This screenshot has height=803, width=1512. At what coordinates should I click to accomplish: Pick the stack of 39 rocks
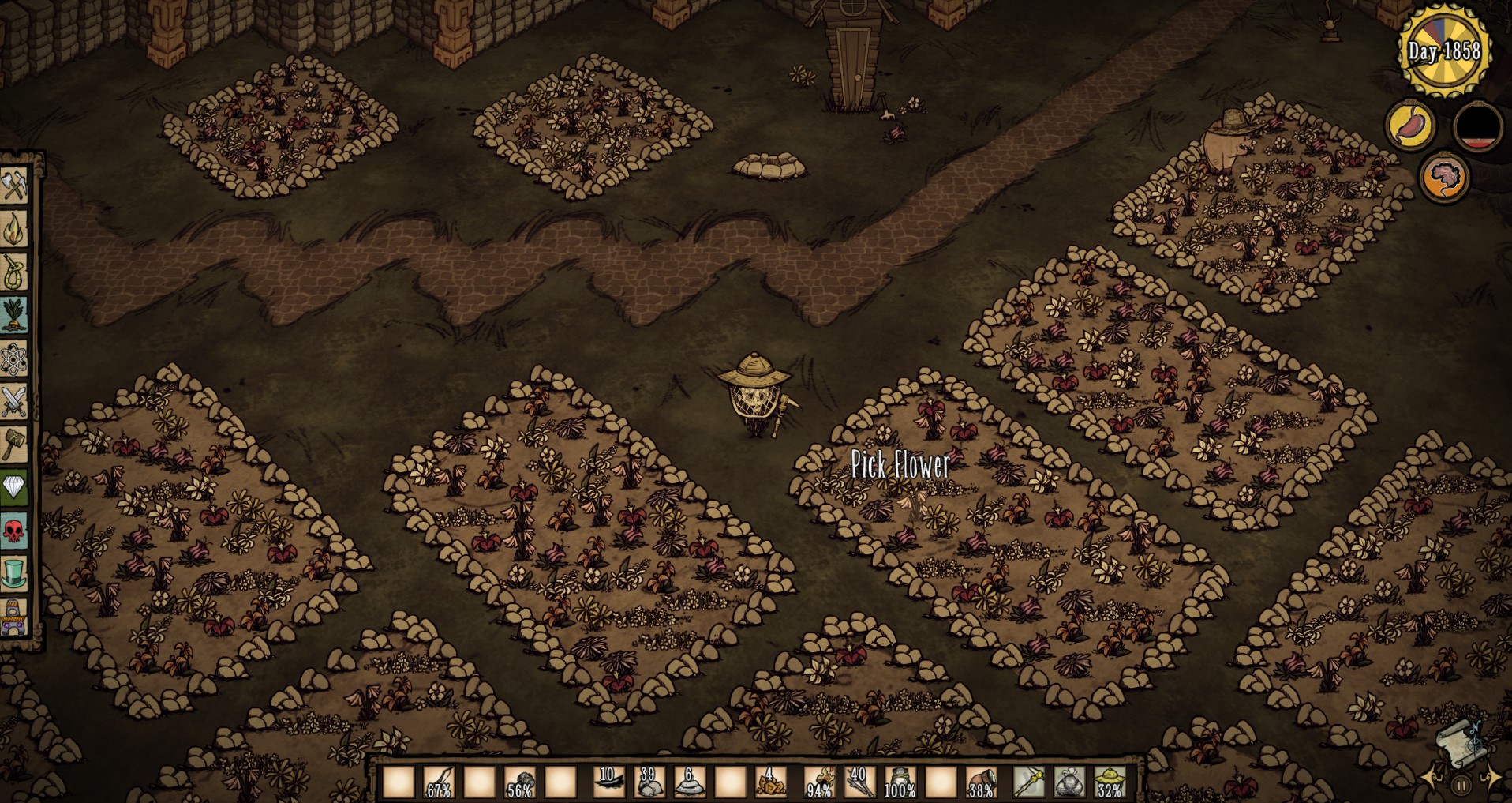[x=649, y=782]
